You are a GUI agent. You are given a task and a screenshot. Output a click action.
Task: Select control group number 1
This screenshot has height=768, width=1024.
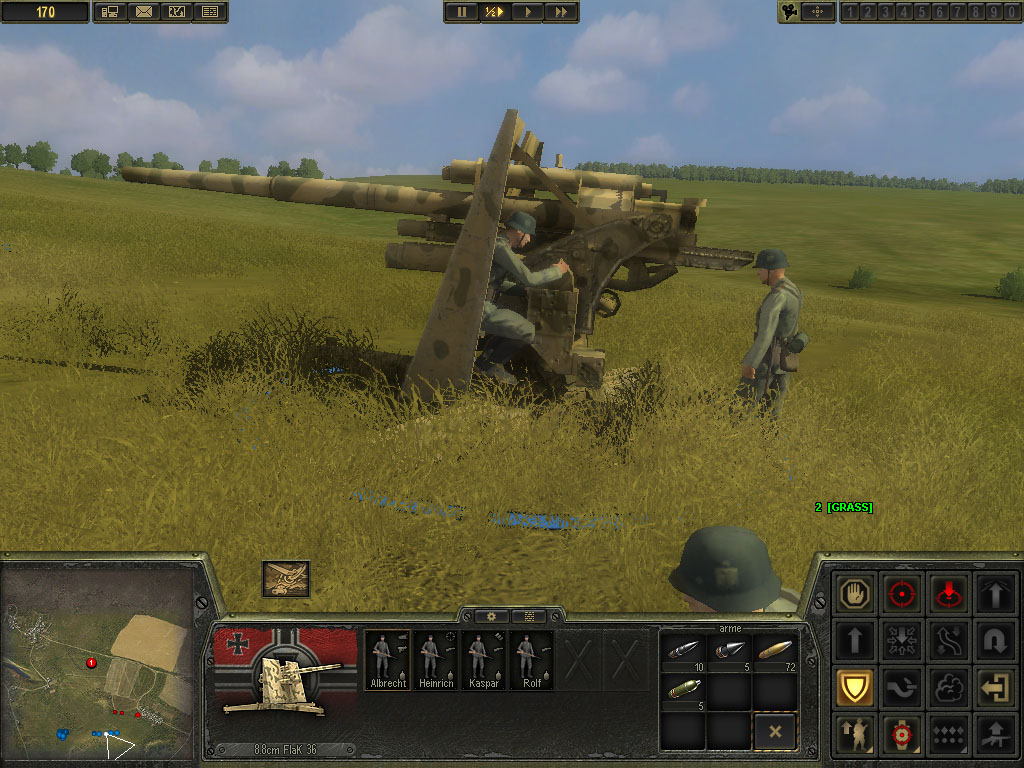[x=852, y=12]
